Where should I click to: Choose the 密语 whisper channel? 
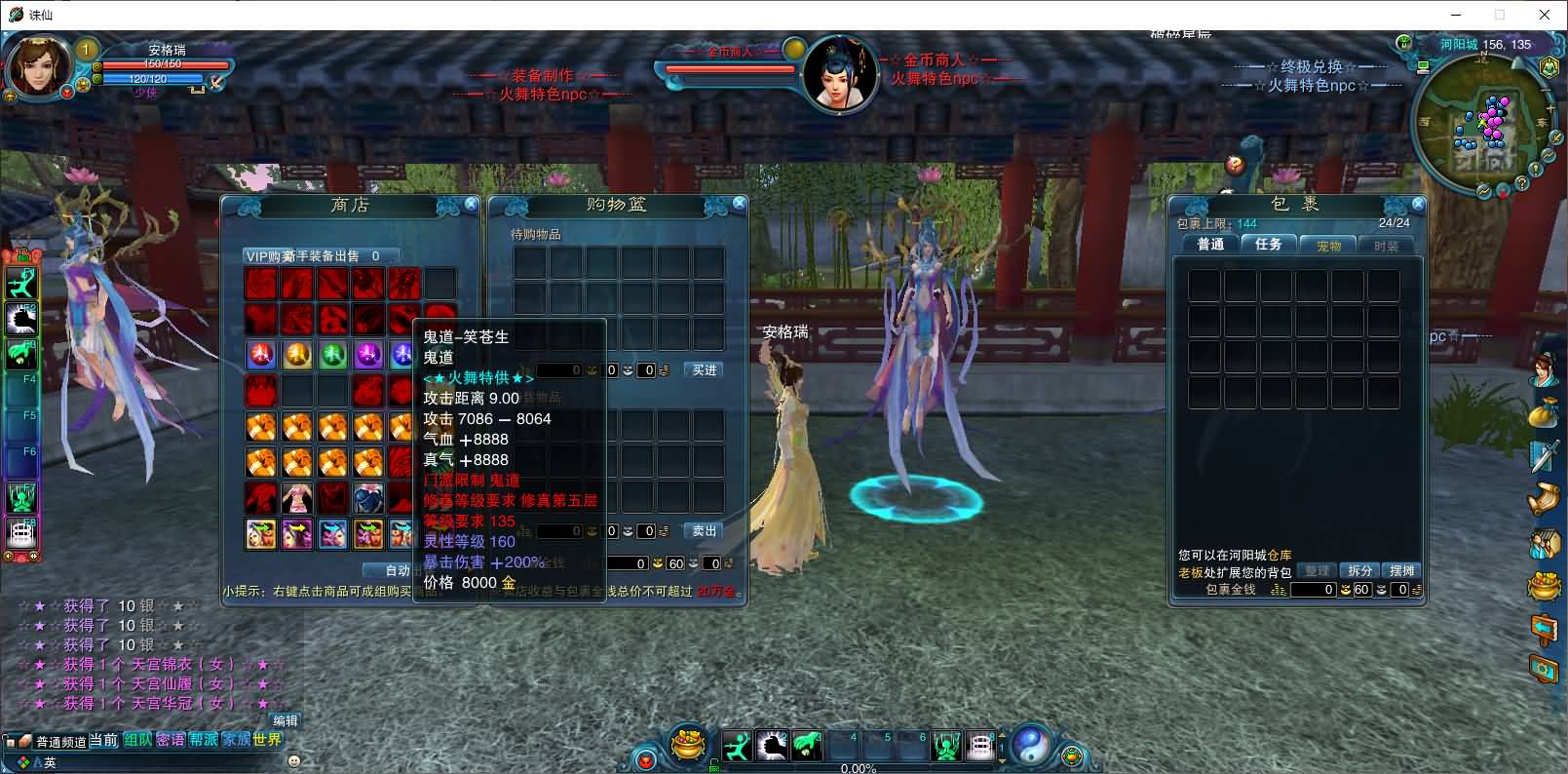coord(171,740)
